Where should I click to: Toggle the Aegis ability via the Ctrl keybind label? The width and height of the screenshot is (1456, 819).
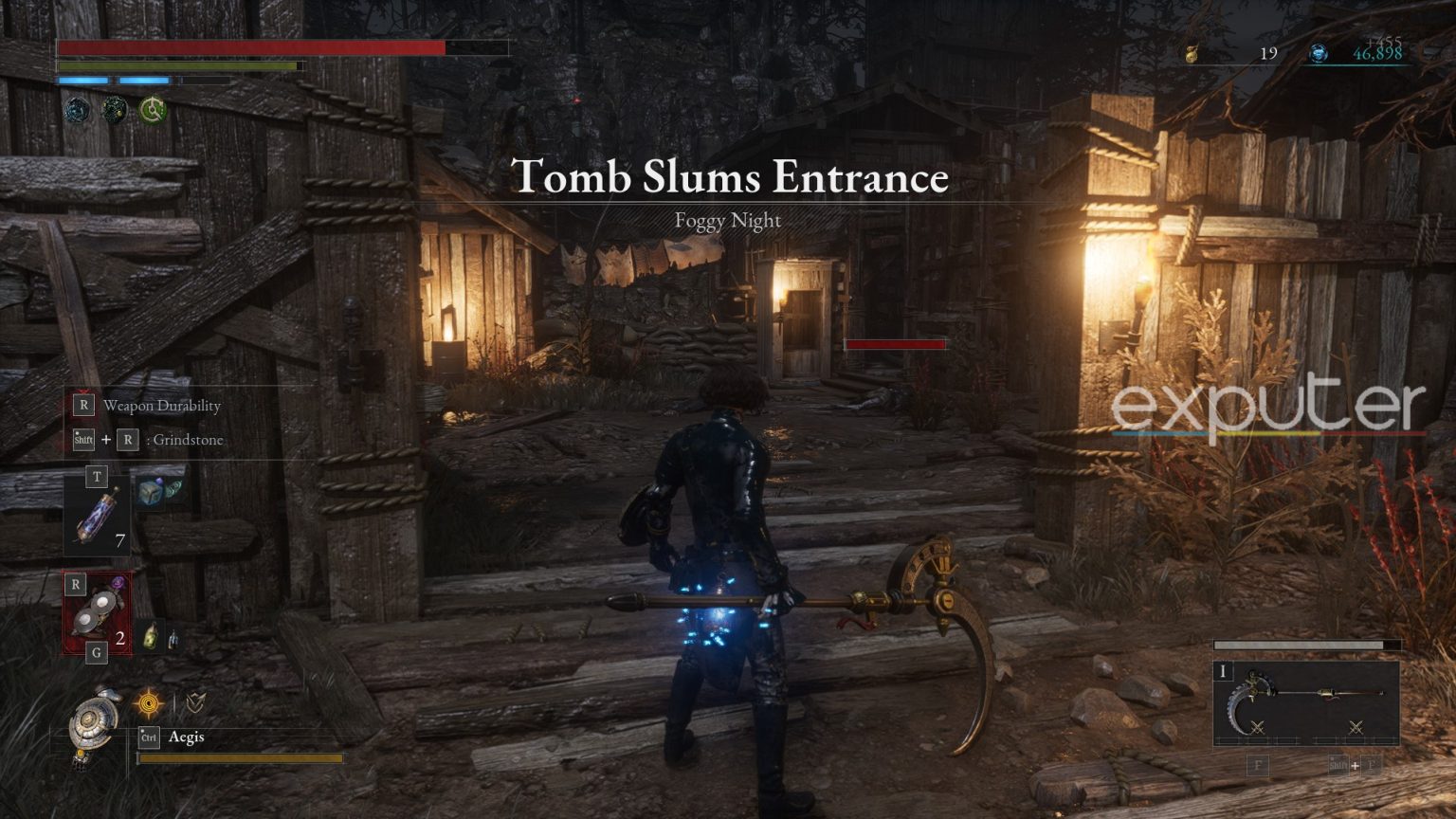click(147, 738)
